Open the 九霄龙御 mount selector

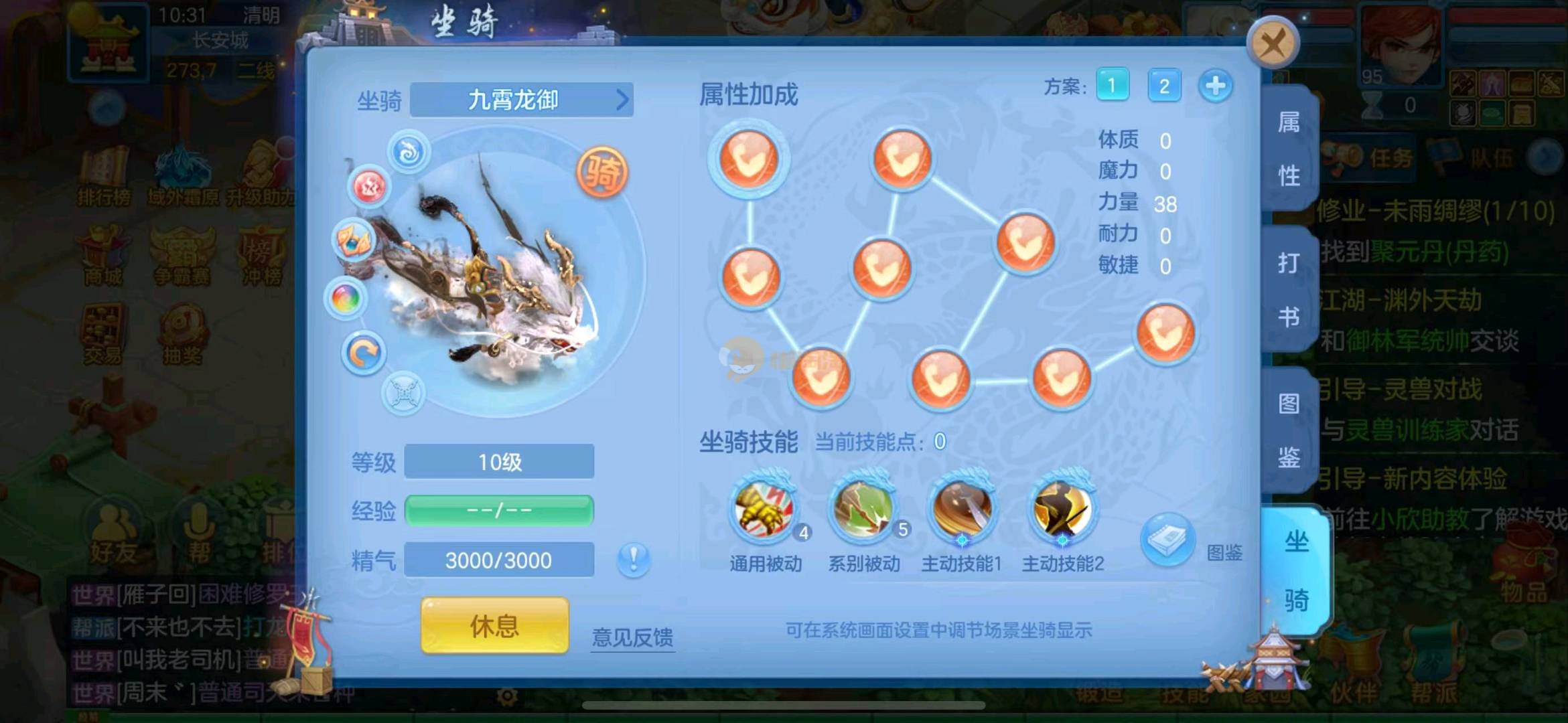click(x=521, y=100)
